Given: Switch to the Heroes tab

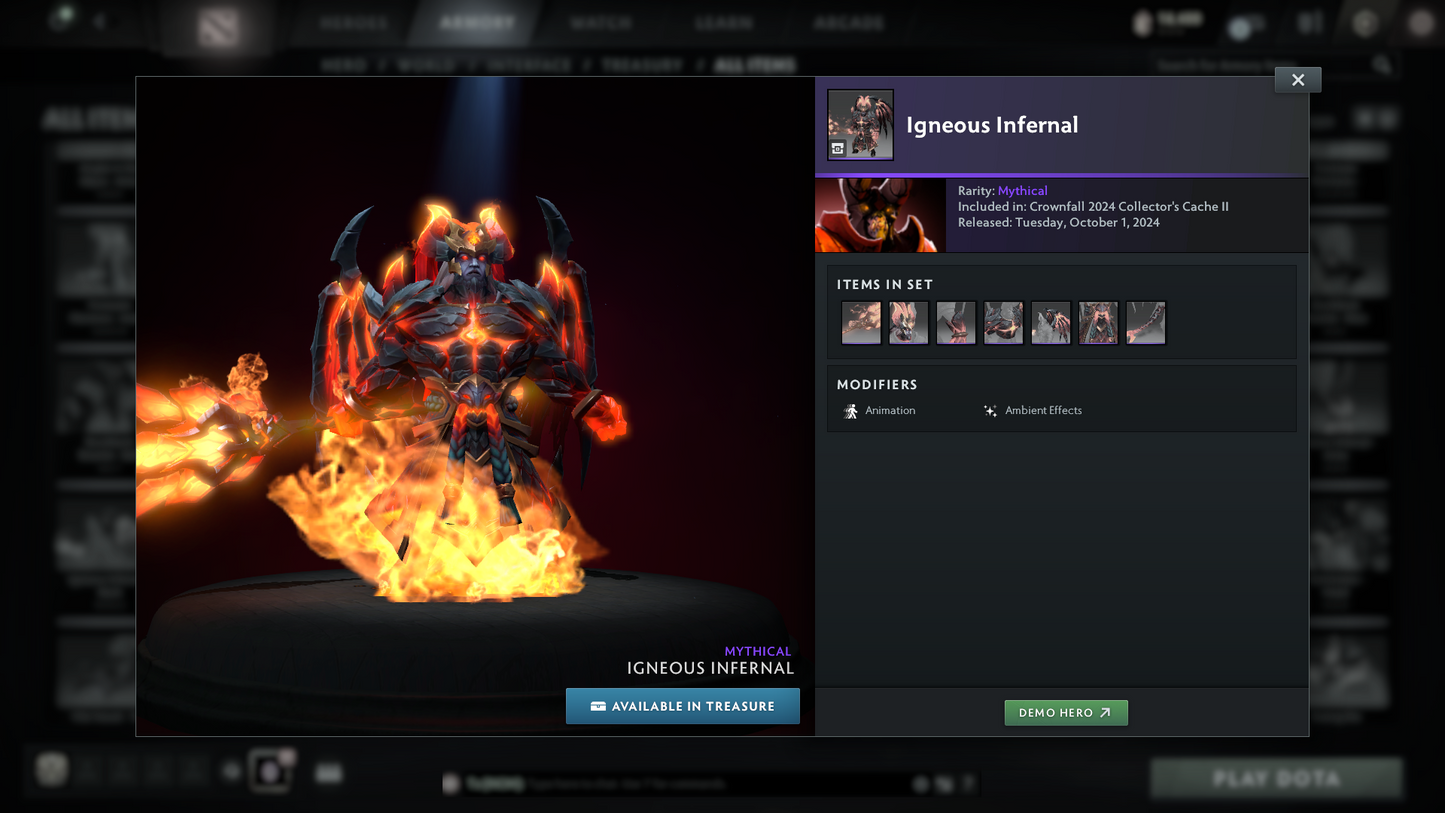Looking at the screenshot, I should [353, 21].
